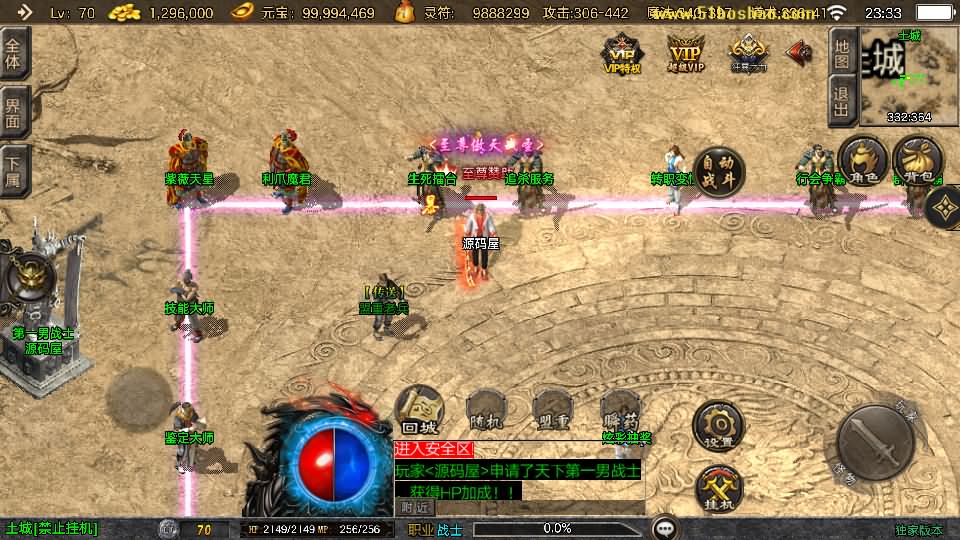This screenshot has height=540, width=960.
Task: Open the 背包 bag inventory
Action: pyautogui.click(x=915, y=163)
